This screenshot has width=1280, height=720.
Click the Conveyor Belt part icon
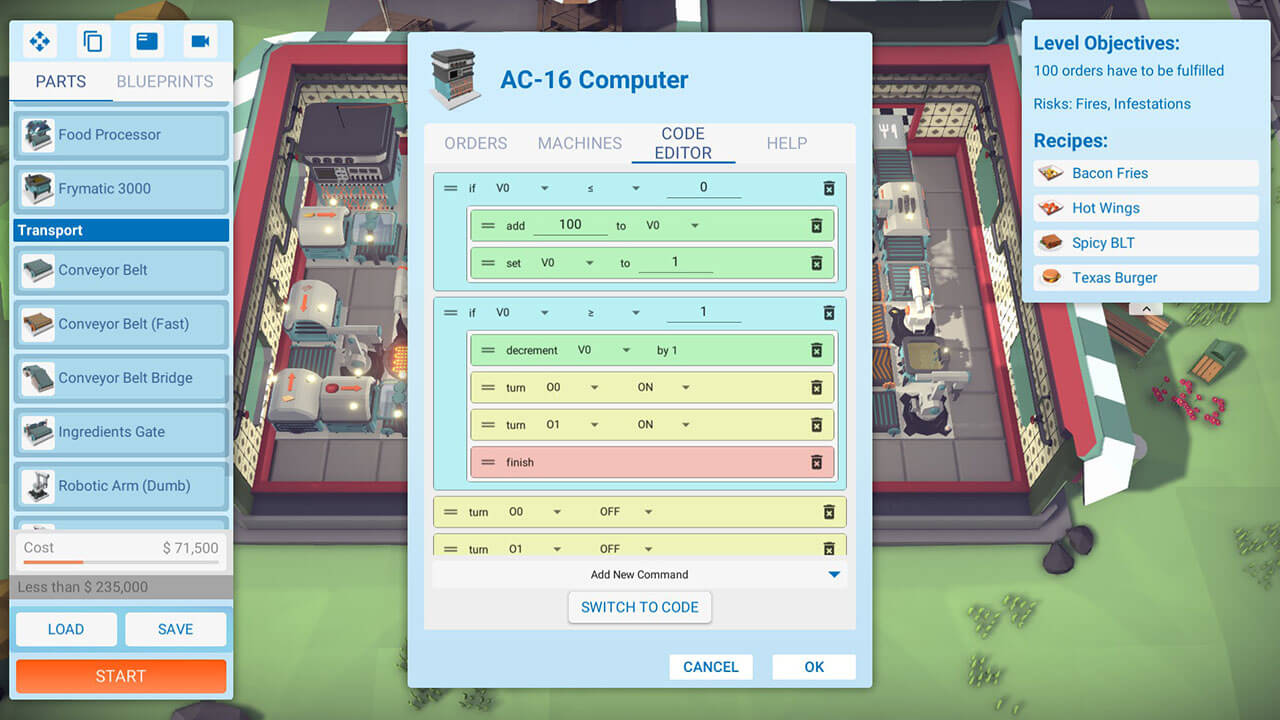pyautogui.click(x=38, y=270)
